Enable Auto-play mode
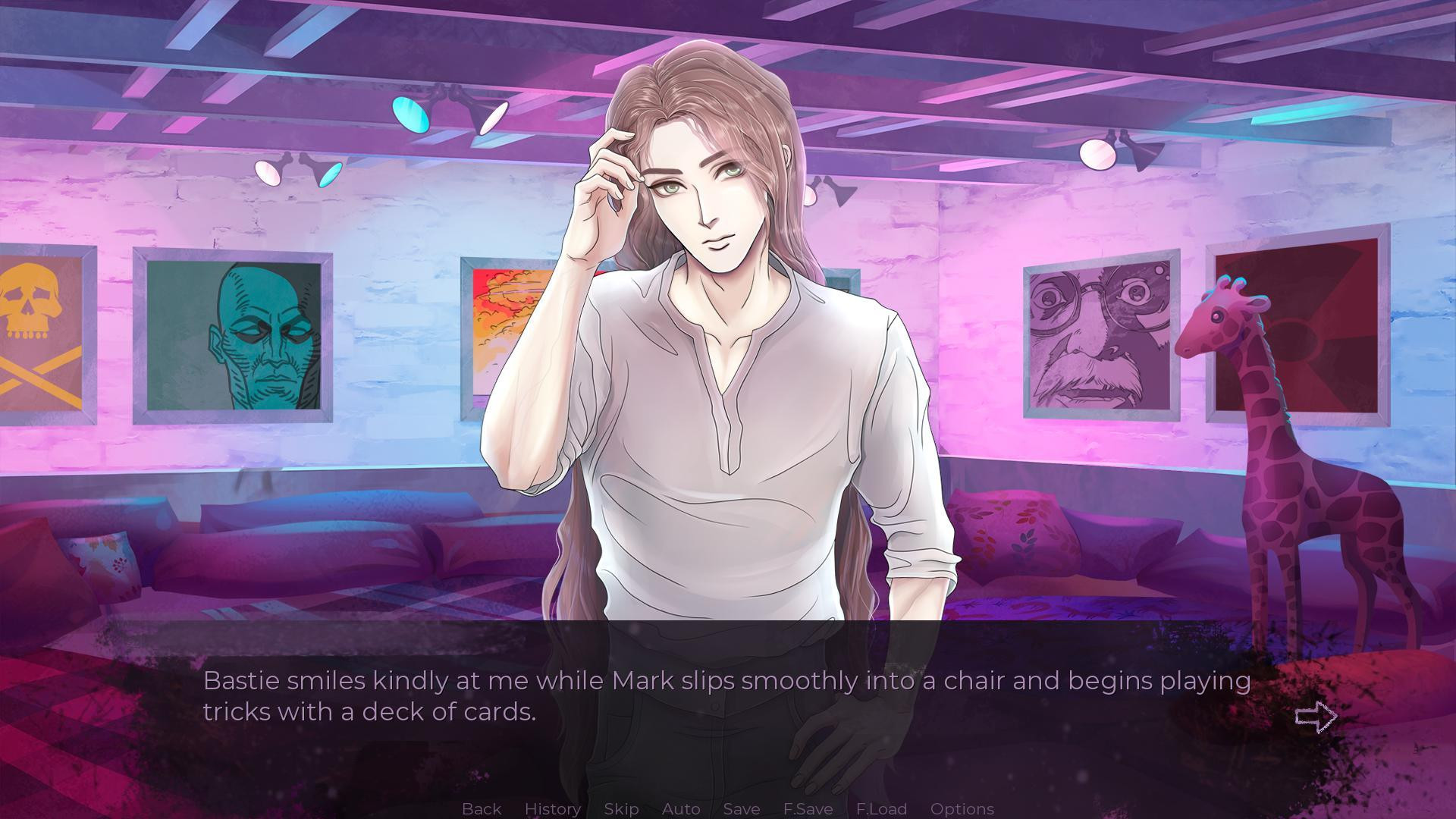1456x819 pixels. 680,808
